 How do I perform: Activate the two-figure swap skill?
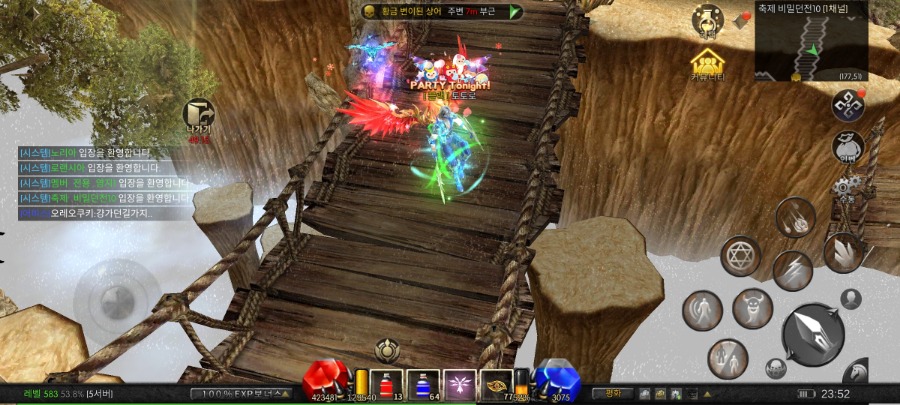point(727,358)
